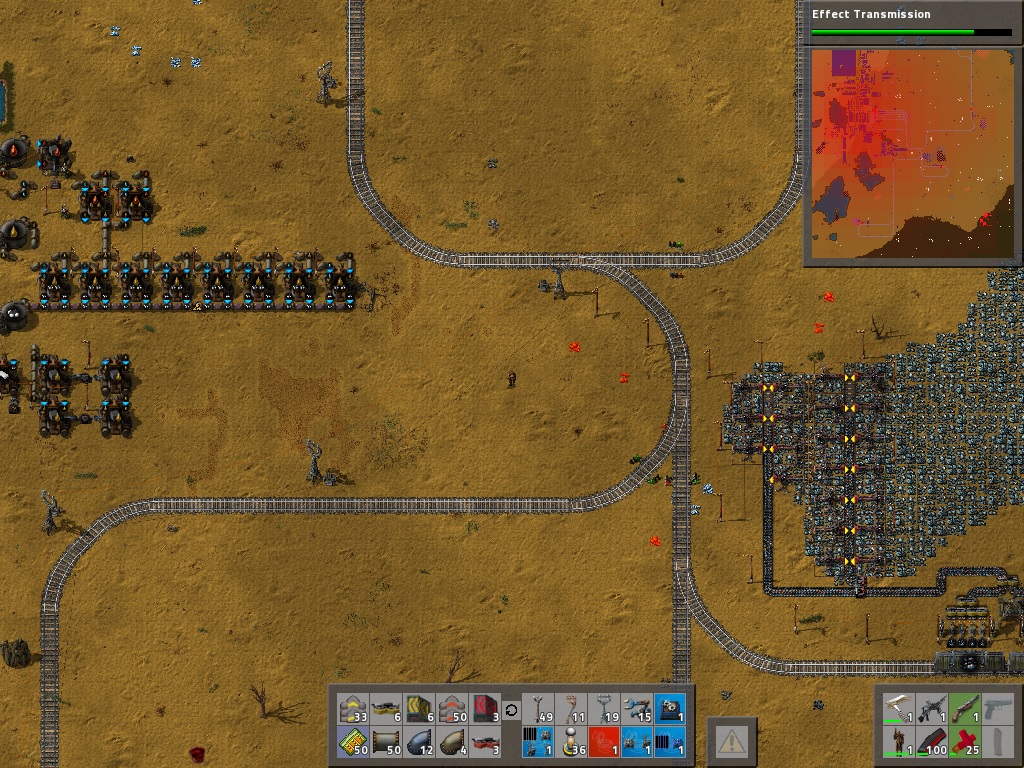Select the red fast transport belt slot
Screen dimensions: 1024x768
452,709
